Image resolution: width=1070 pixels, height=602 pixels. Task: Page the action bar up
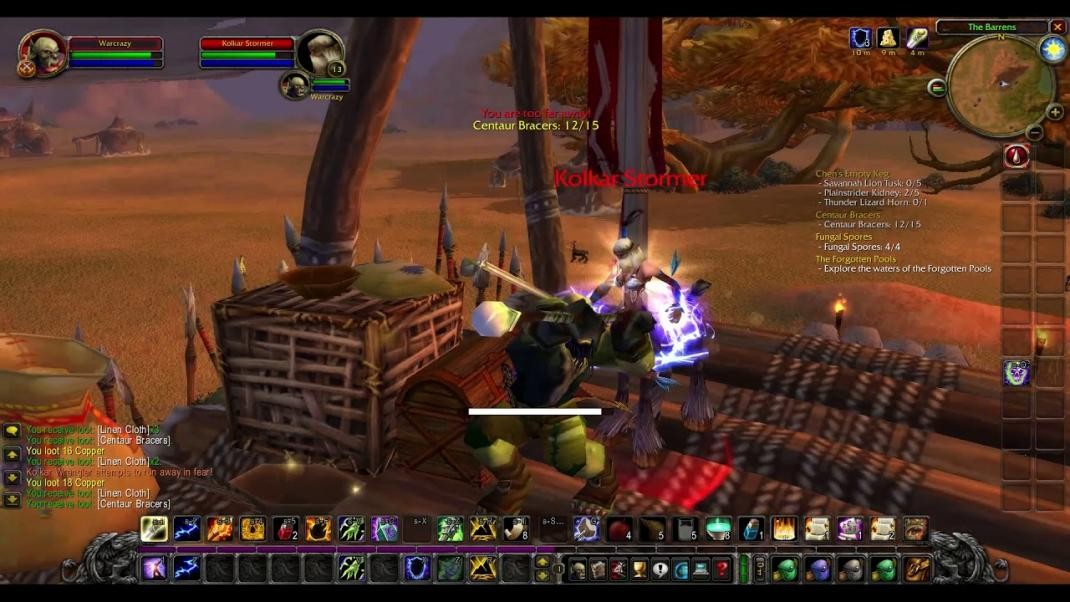point(542,562)
